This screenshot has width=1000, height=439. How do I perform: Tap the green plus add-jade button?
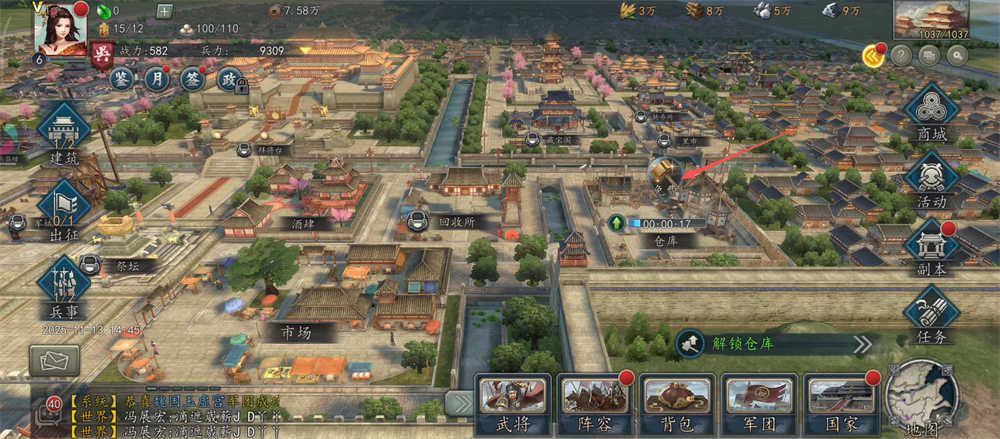[x=165, y=12]
